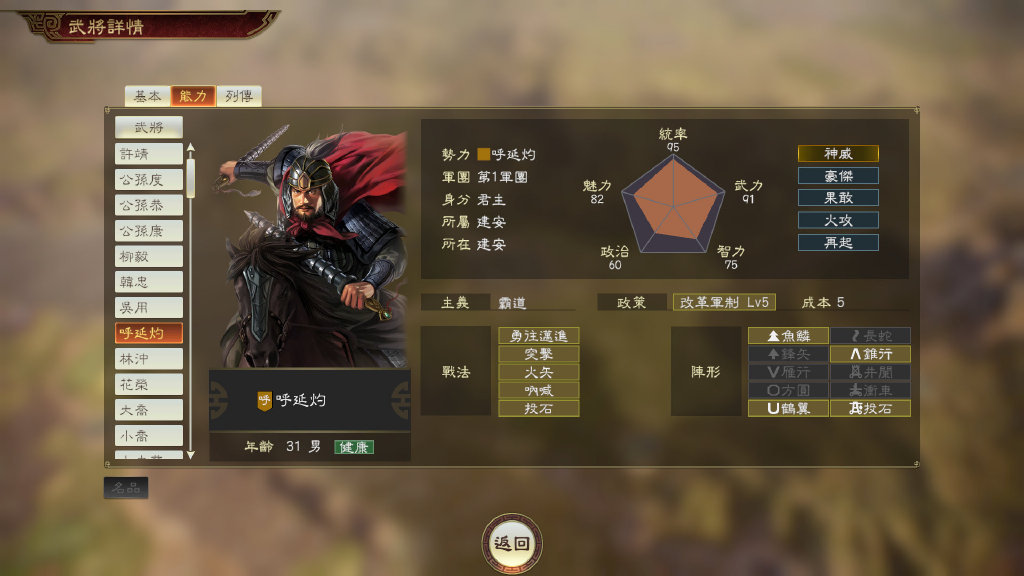Select the 鶴翼 formation
This screenshot has width=1024, height=576.
(x=789, y=408)
